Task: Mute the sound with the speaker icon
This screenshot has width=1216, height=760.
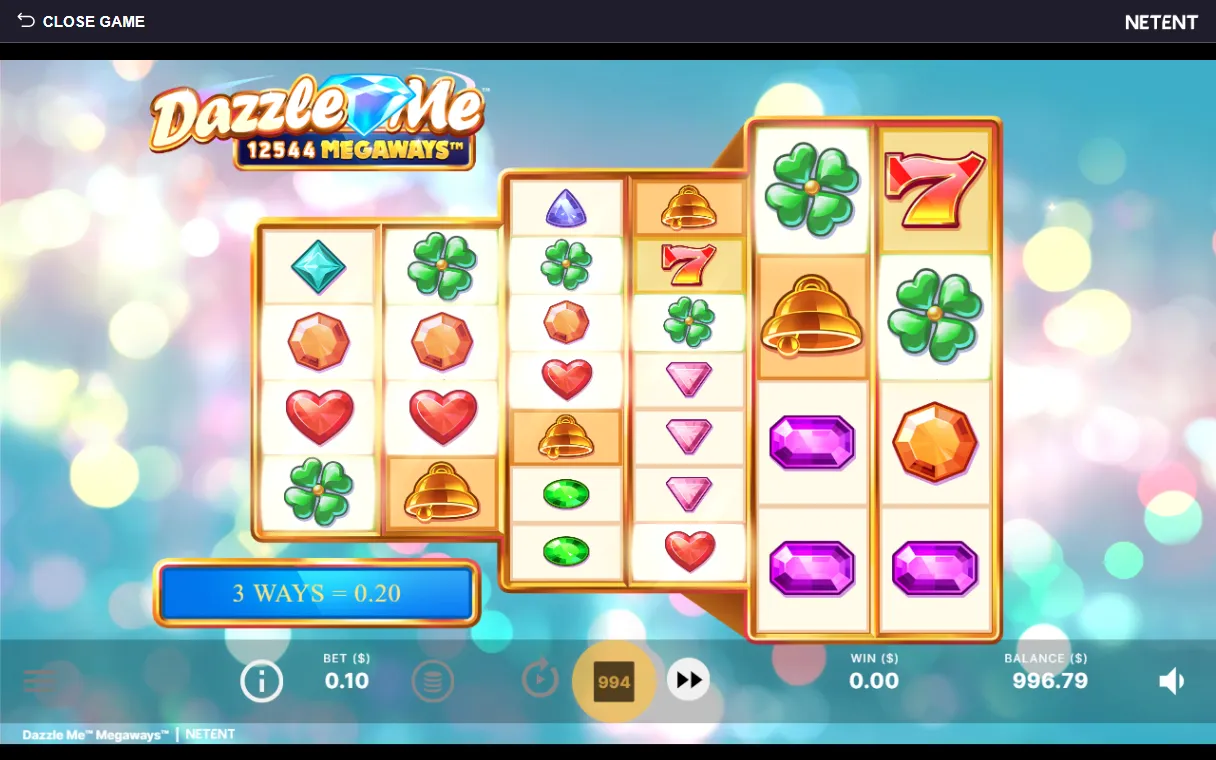Action: point(1171,682)
